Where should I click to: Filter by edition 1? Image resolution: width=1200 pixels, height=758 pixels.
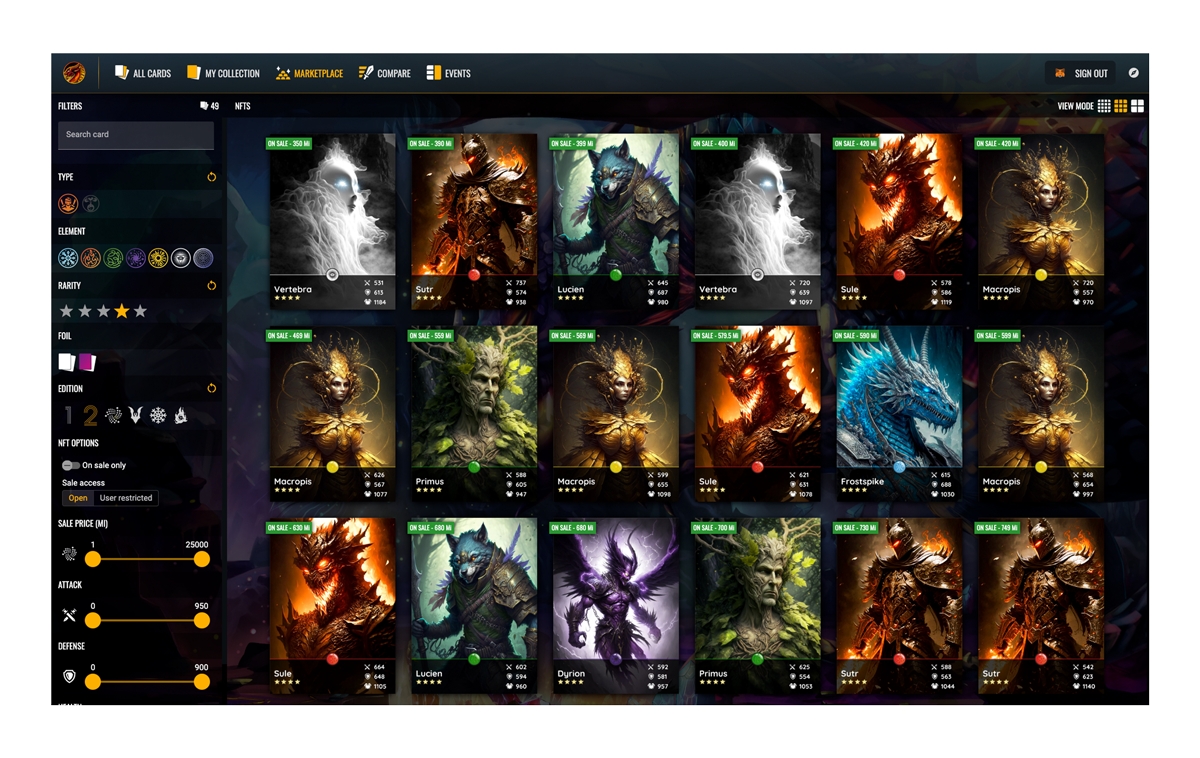click(x=68, y=416)
